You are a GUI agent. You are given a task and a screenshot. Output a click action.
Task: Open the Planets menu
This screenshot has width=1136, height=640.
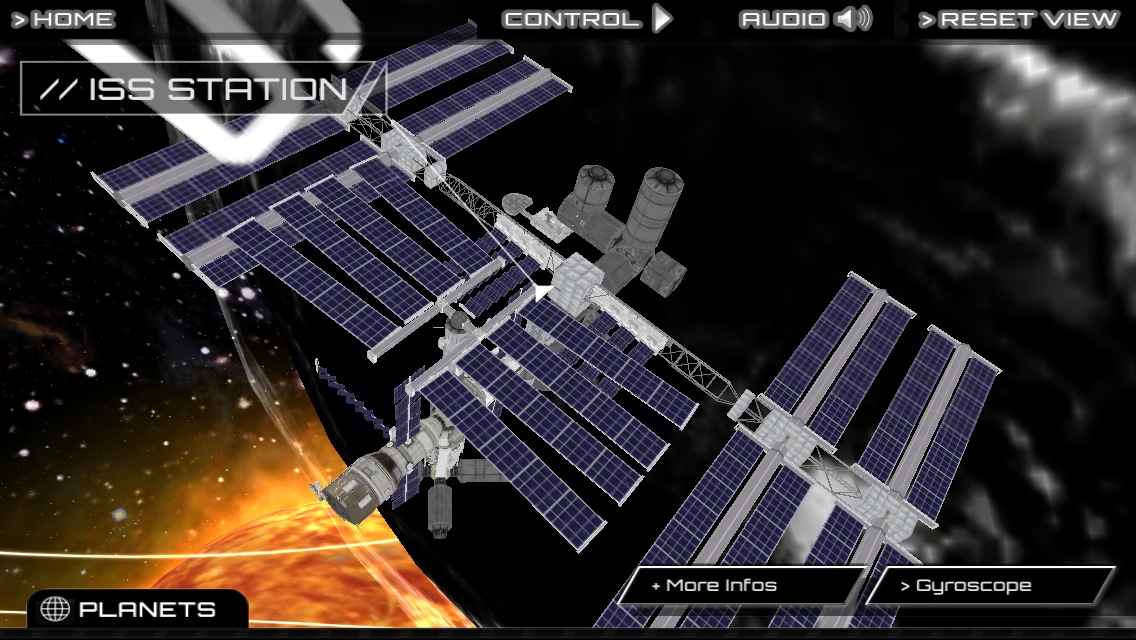point(131,609)
